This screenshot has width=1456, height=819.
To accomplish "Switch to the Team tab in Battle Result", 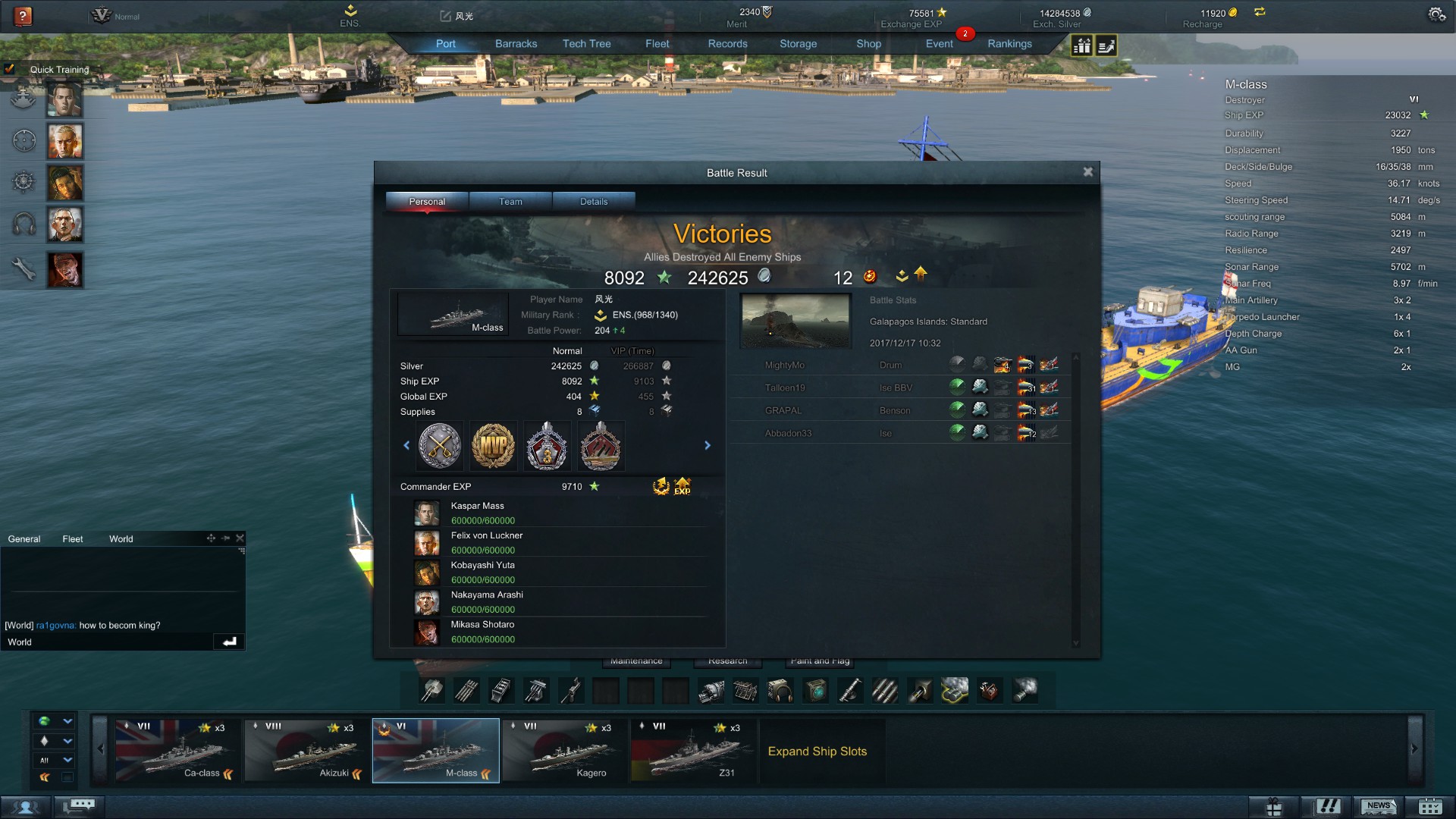I will [x=510, y=201].
